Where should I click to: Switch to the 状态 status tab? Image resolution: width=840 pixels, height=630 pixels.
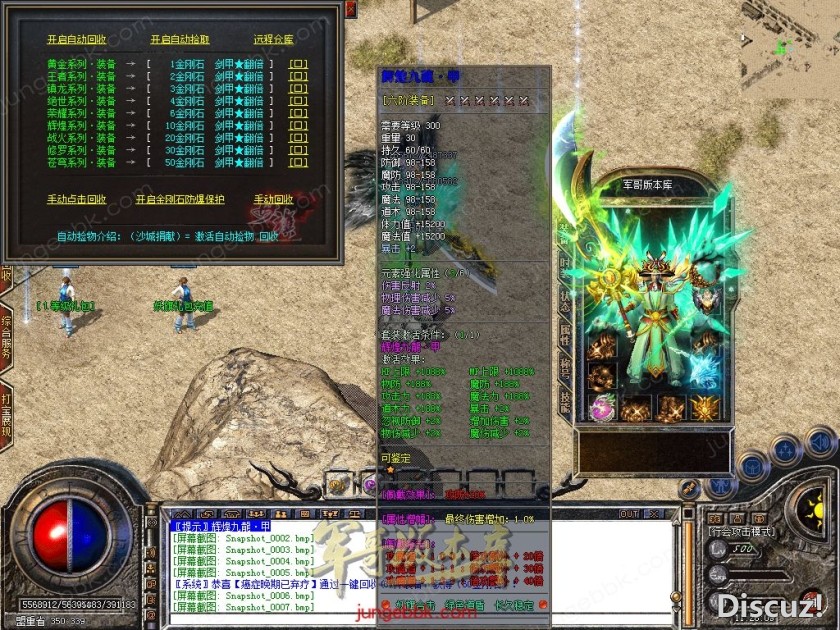566,301
